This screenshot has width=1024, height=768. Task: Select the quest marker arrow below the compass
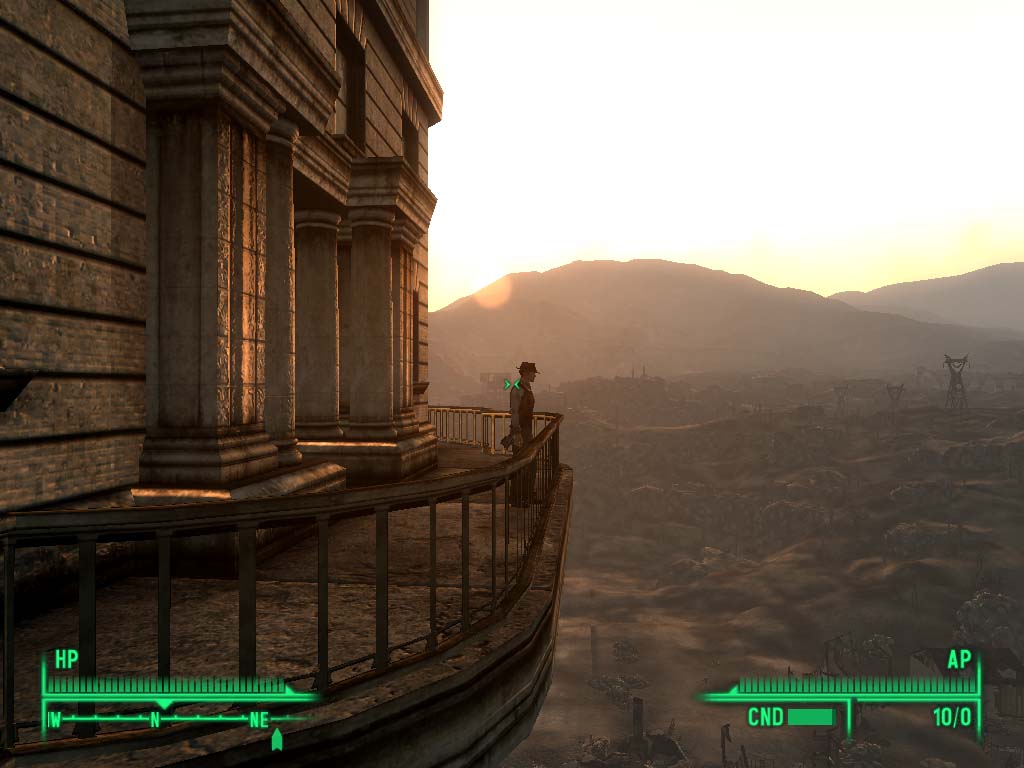[x=277, y=739]
